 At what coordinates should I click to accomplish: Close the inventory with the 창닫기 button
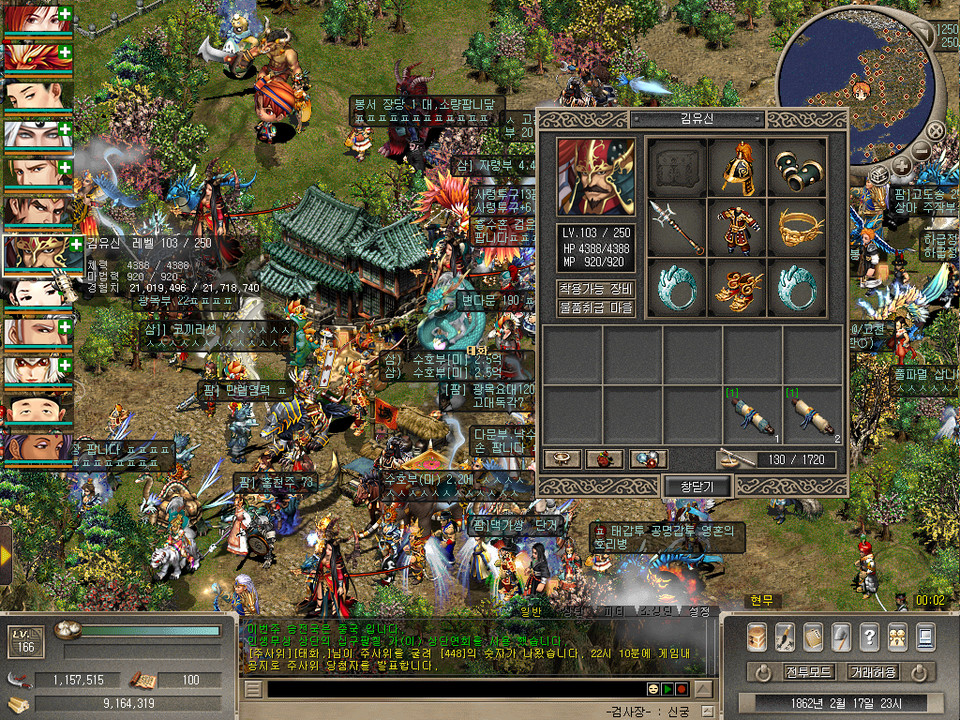tap(697, 485)
